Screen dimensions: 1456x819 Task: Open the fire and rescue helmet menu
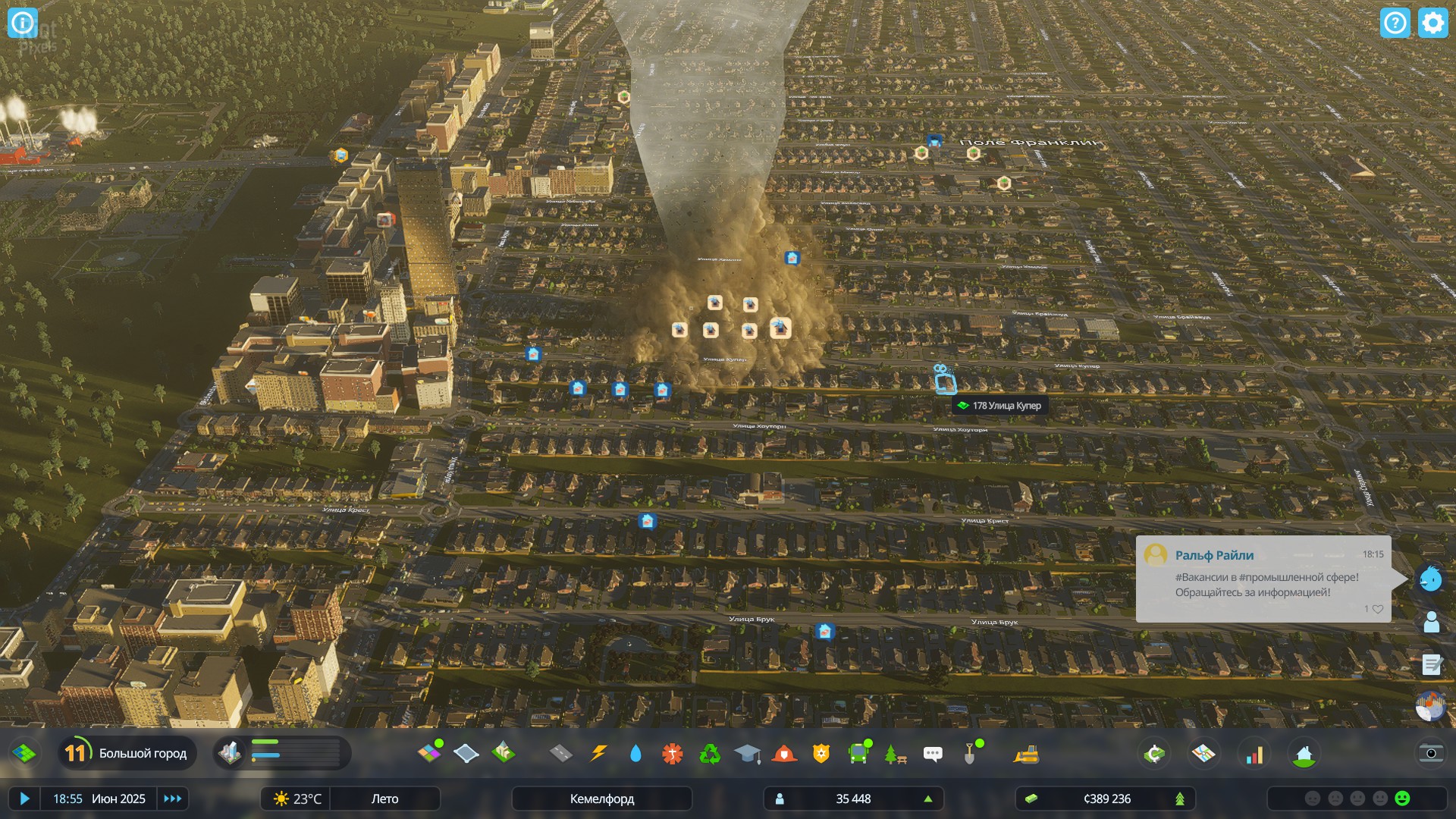[784, 754]
